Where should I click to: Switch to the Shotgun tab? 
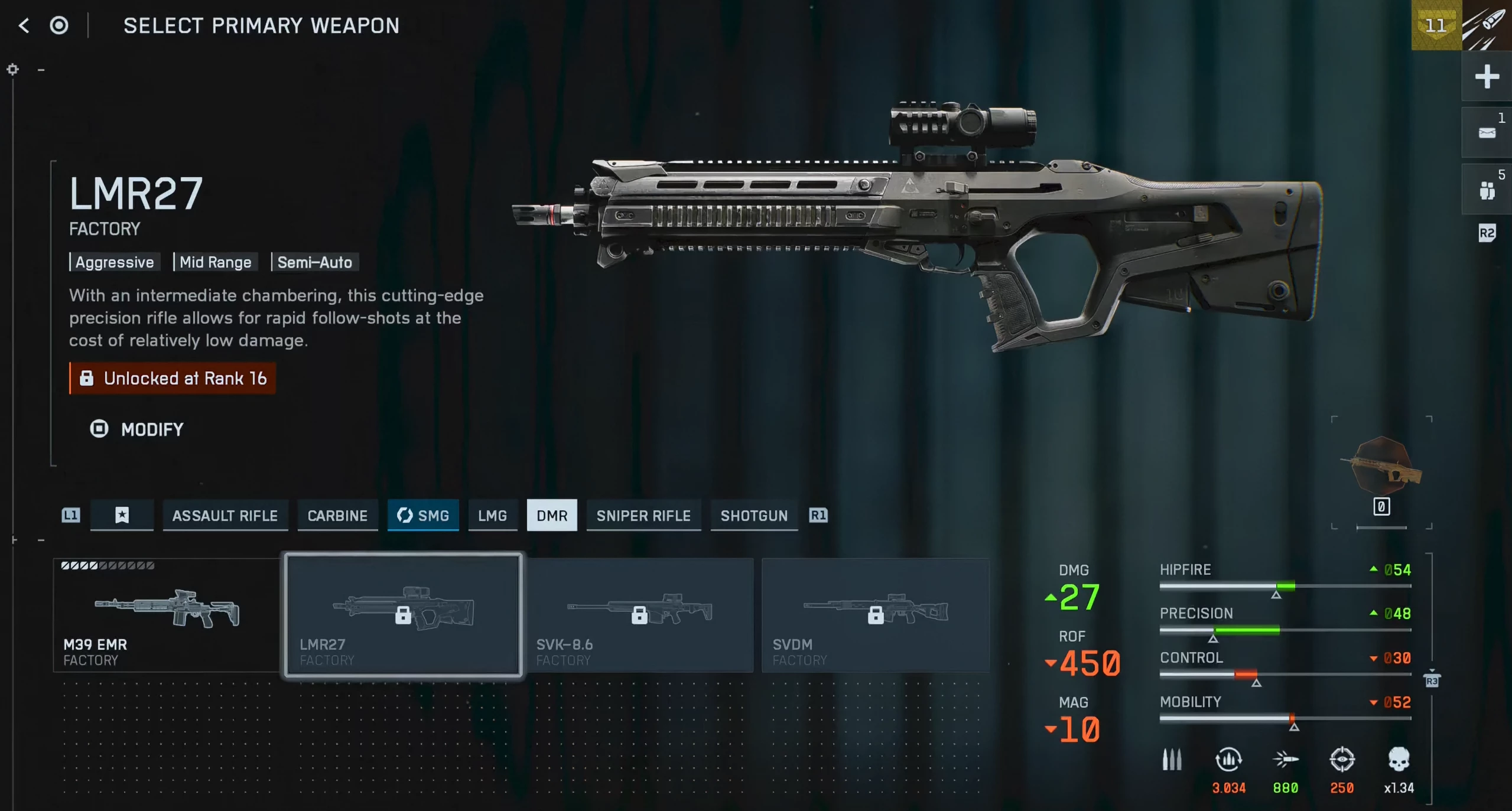(x=754, y=516)
